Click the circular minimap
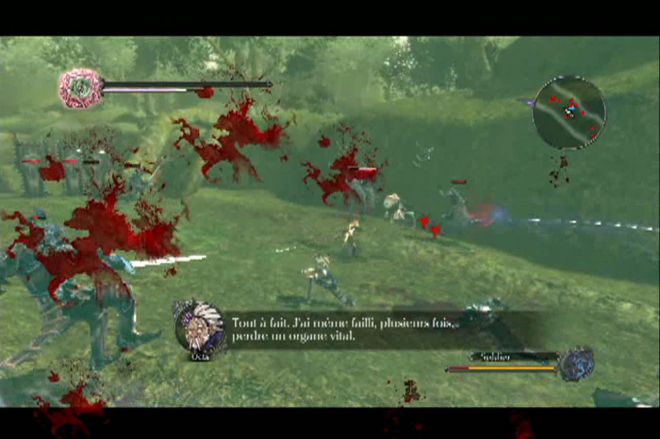Screen dimensions: 660x439 click(569, 112)
